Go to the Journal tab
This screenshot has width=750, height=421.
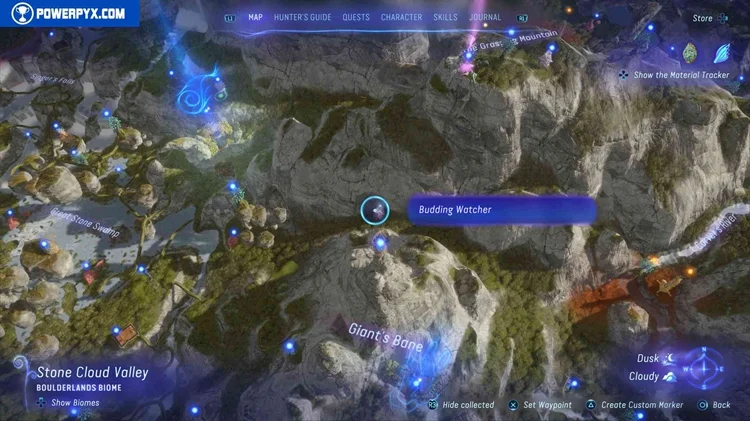(x=485, y=17)
